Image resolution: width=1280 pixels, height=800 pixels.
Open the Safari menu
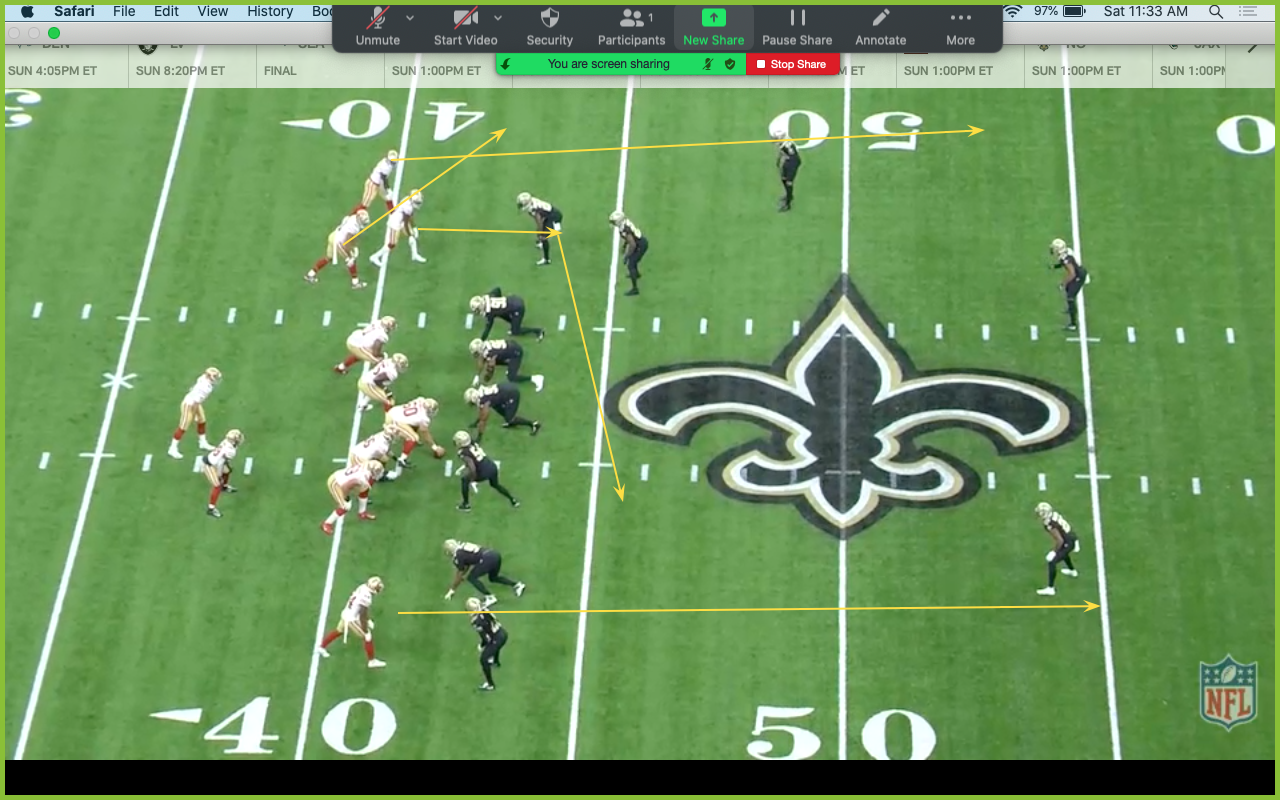coord(74,11)
